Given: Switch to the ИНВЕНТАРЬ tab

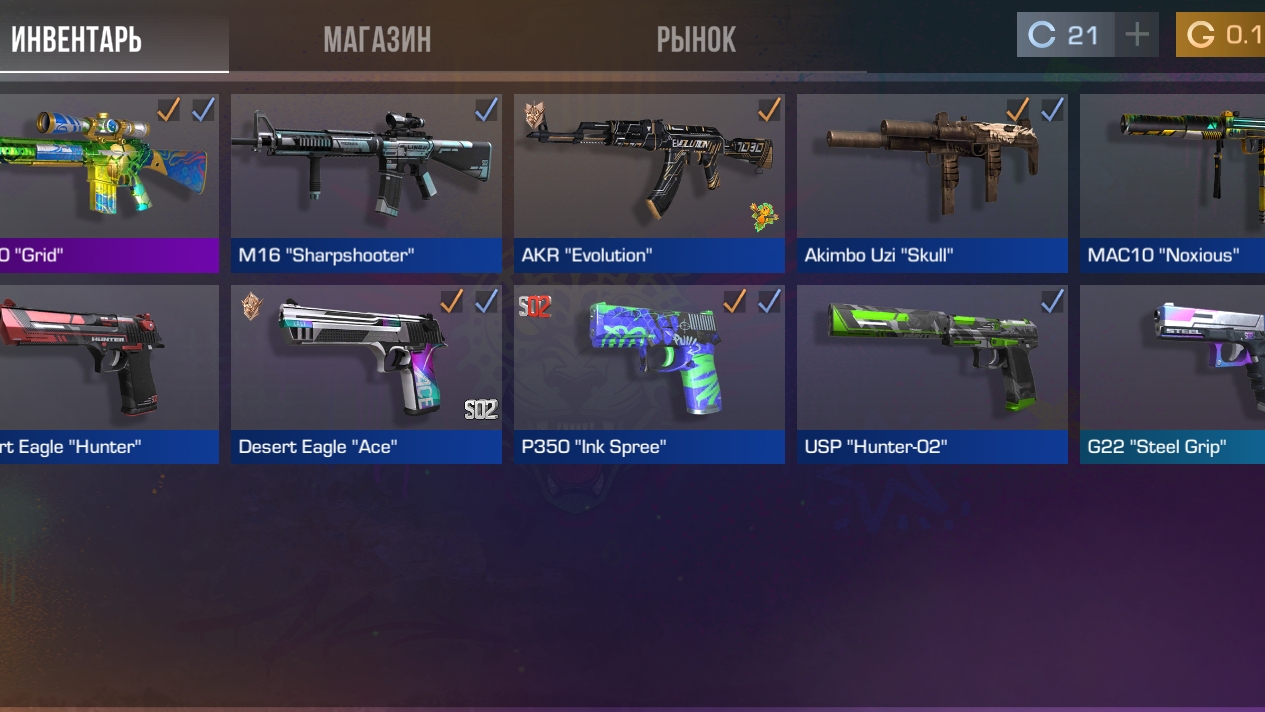Looking at the screenshot, I should pos(77,40).
